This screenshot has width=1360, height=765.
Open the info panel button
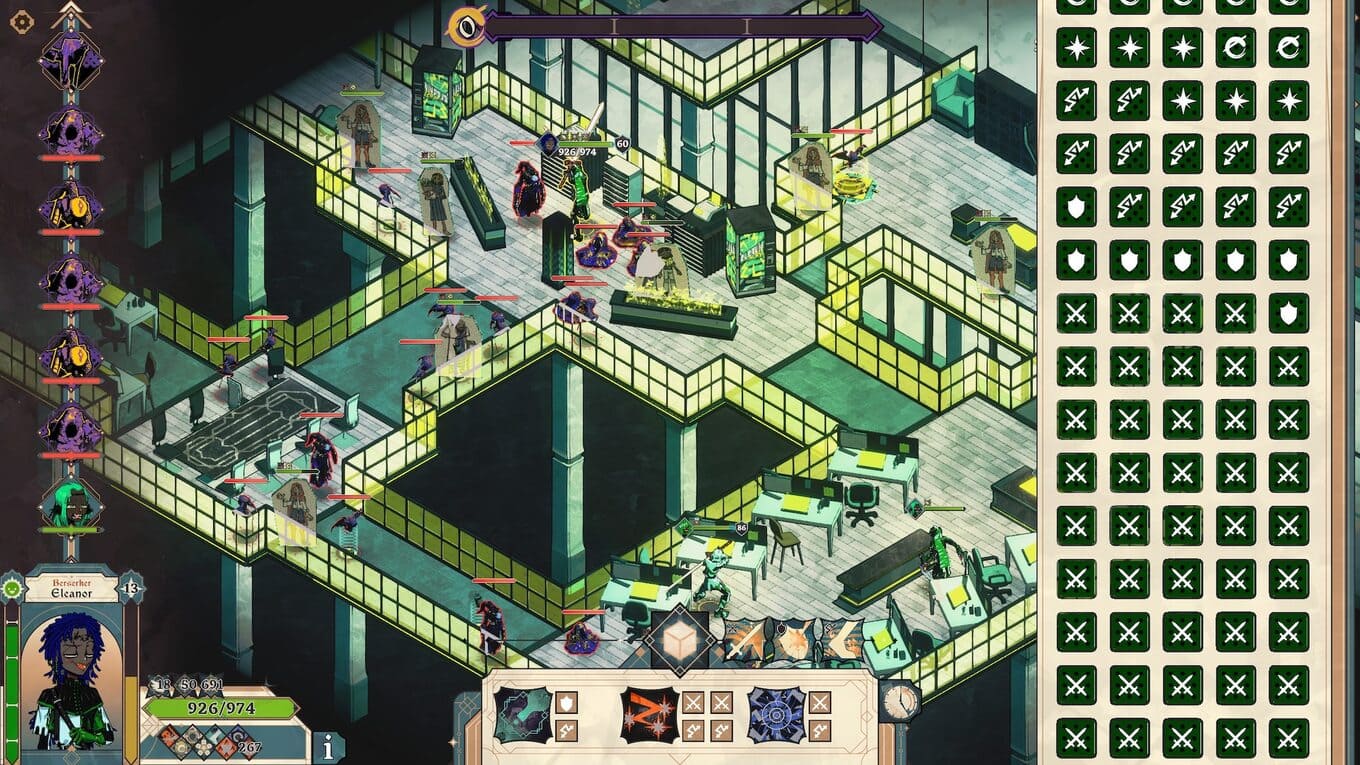(327, 746)
